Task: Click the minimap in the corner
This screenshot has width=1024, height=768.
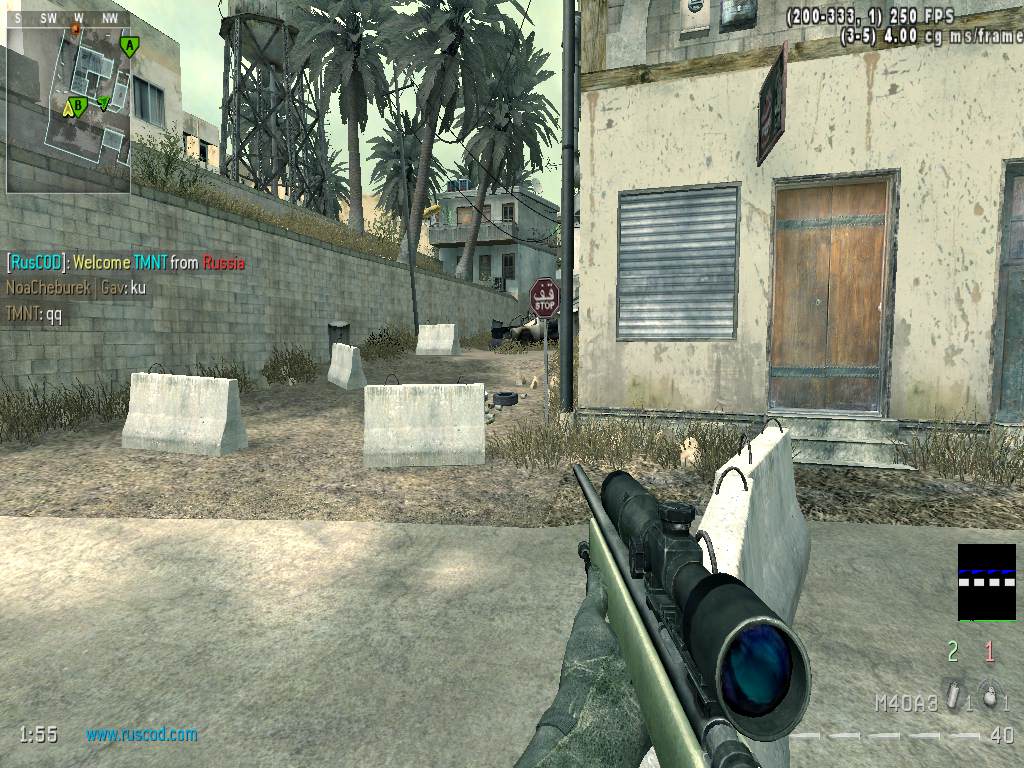Action: [68, 108]
